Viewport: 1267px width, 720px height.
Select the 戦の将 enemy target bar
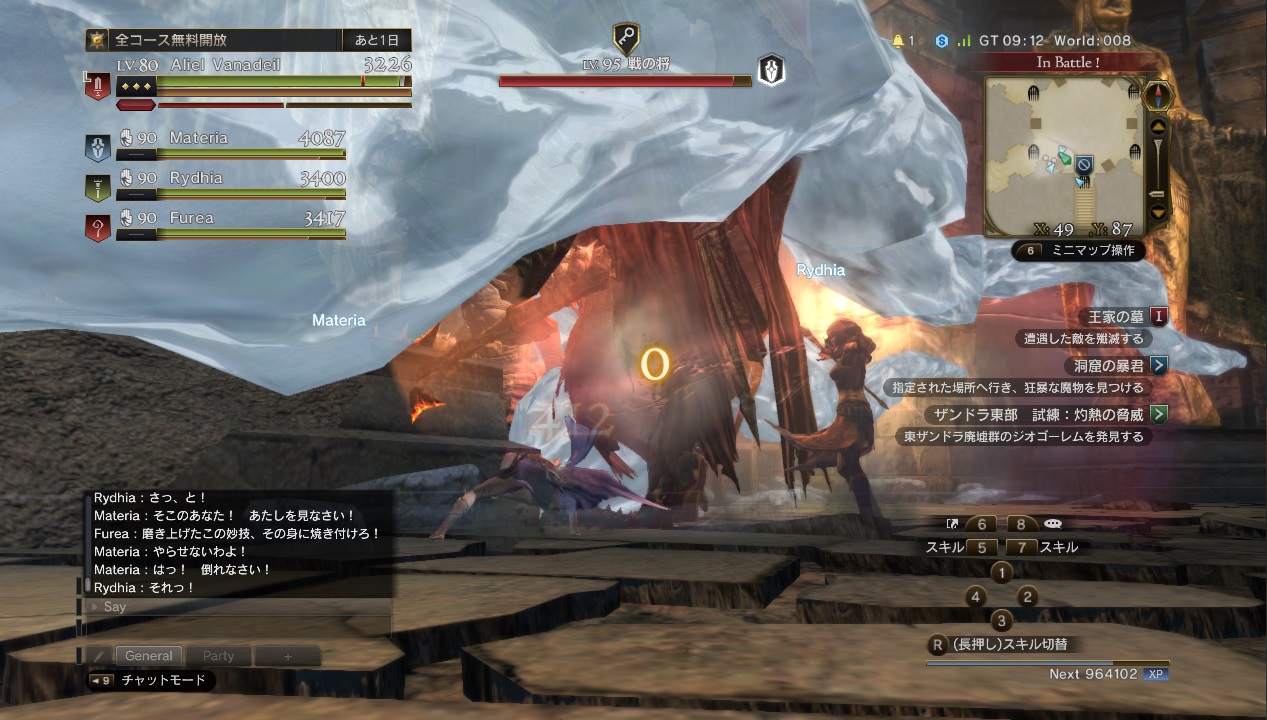pyautogui.click(x=625, y=81)
